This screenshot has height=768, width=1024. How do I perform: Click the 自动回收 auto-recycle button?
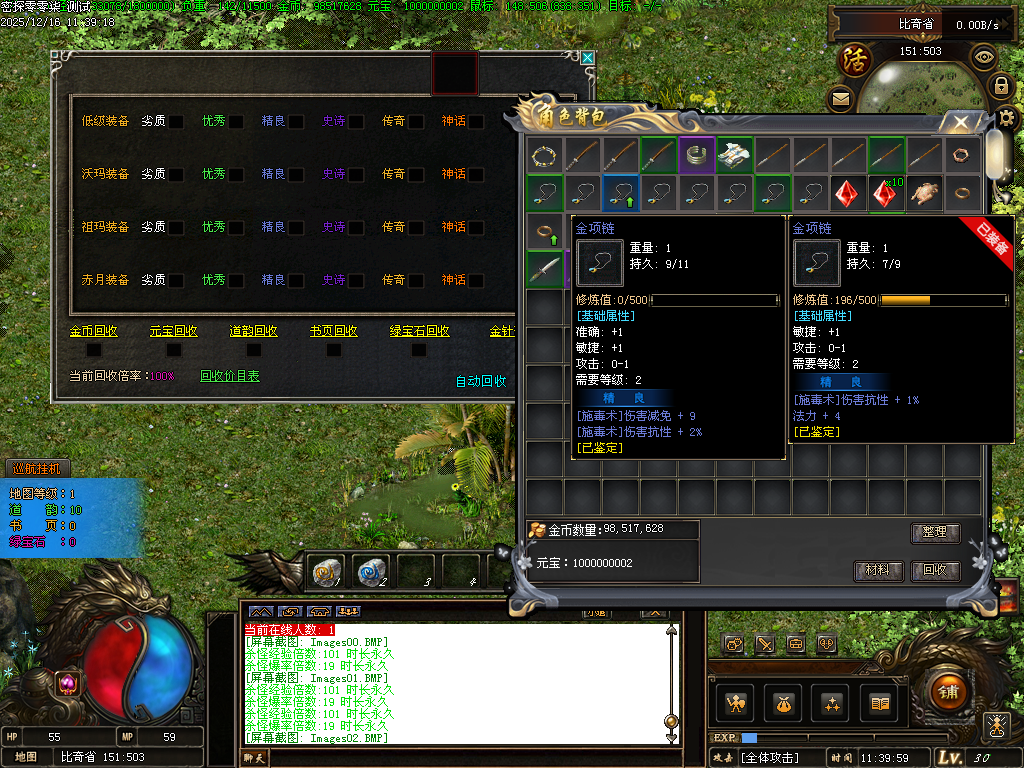click(481, 382)
